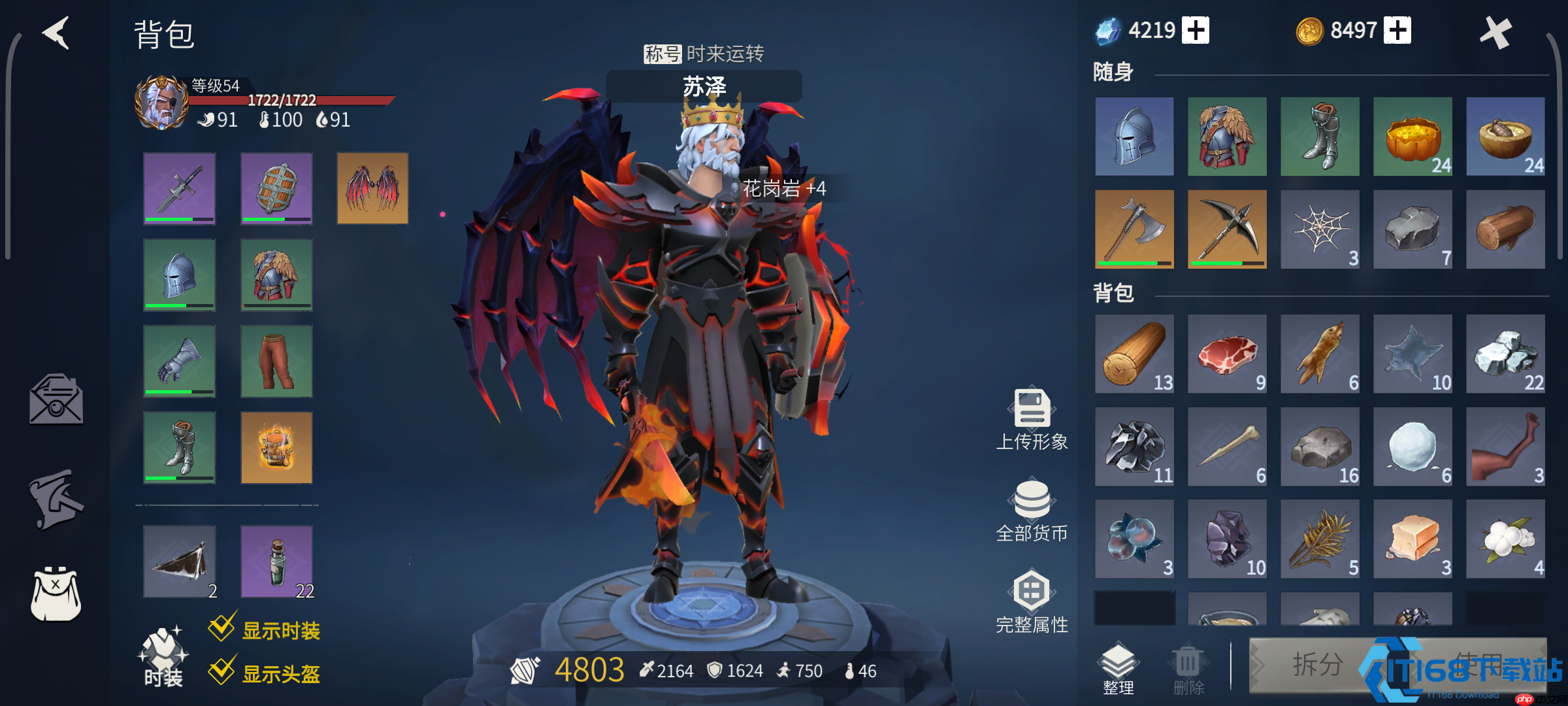Open the 时装 costume menu
This screenshot has width=1568, height=706.
click(163, 657)
